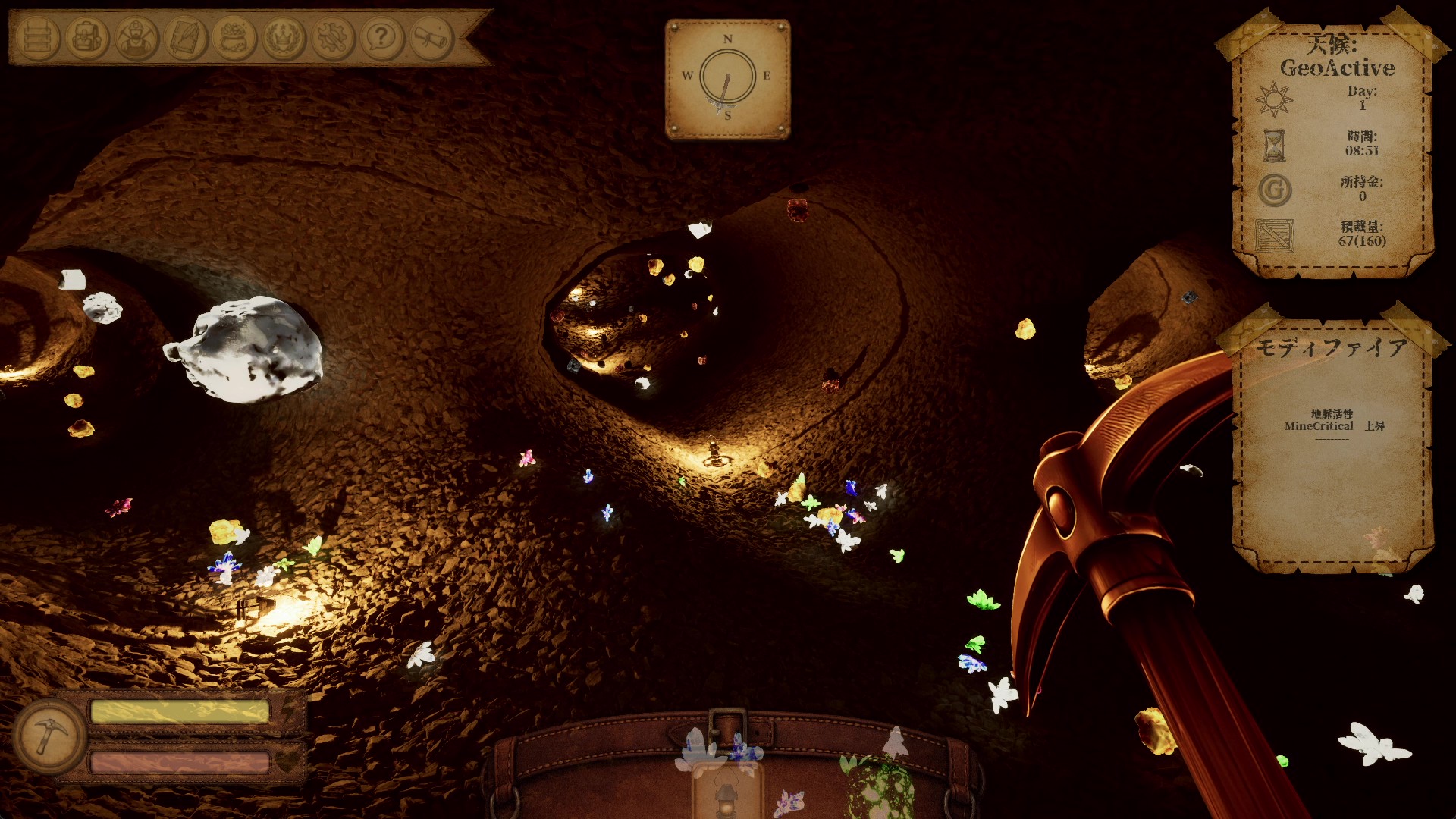Show the miner character screen
The height and width of the screenshot is (819, 1456).
tap(136, 37)
